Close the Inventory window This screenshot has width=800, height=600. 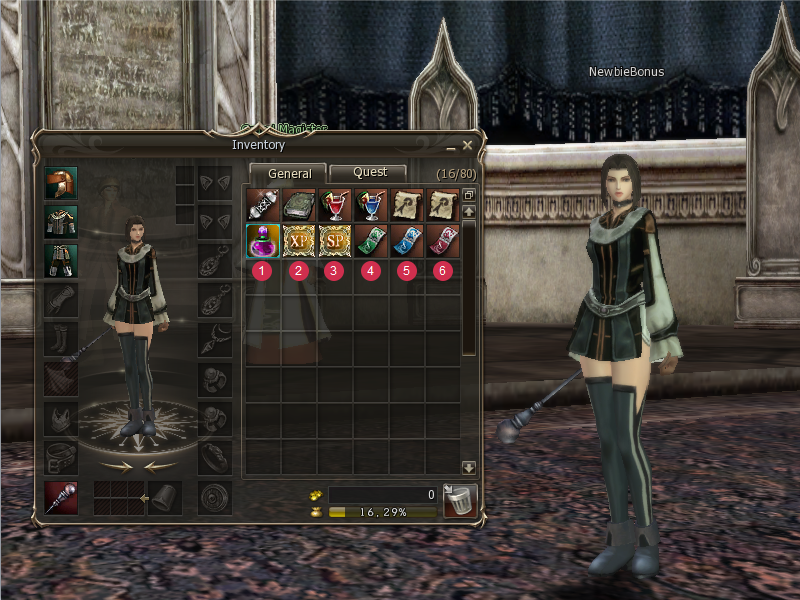(467, 146)
